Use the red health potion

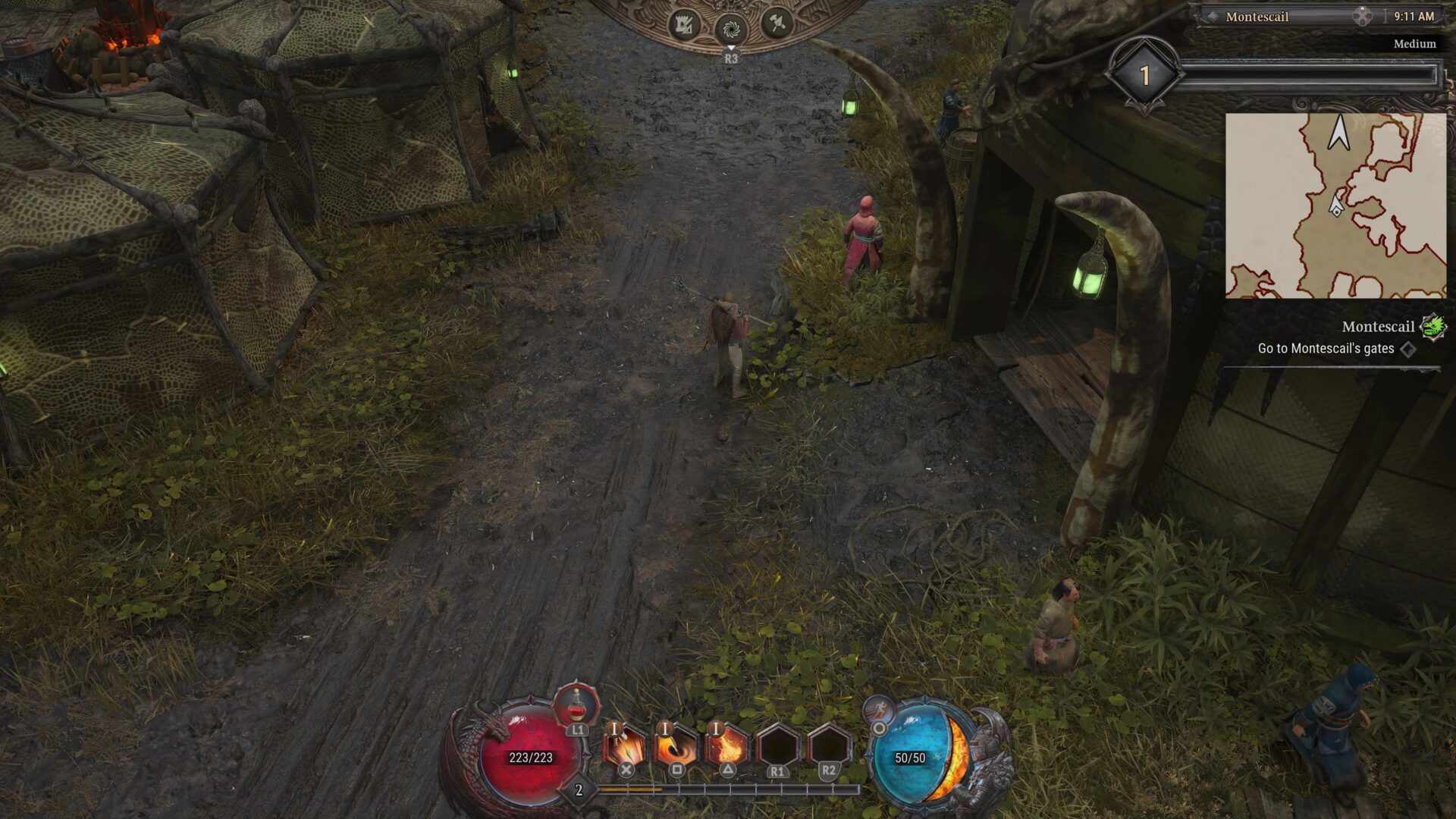tap(577, 705)
